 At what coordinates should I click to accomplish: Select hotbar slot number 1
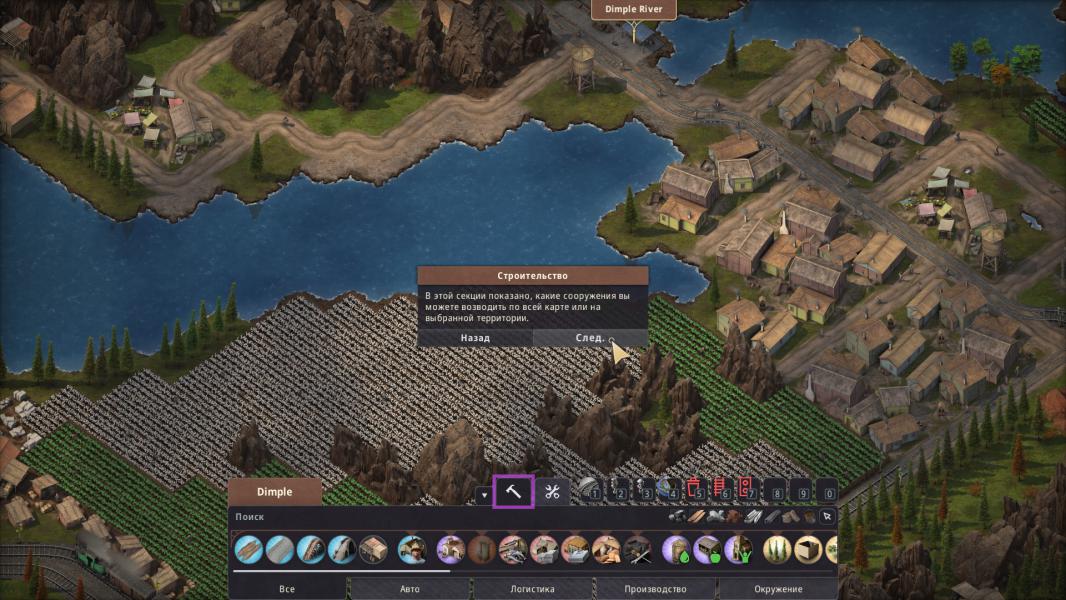[593, 491]
